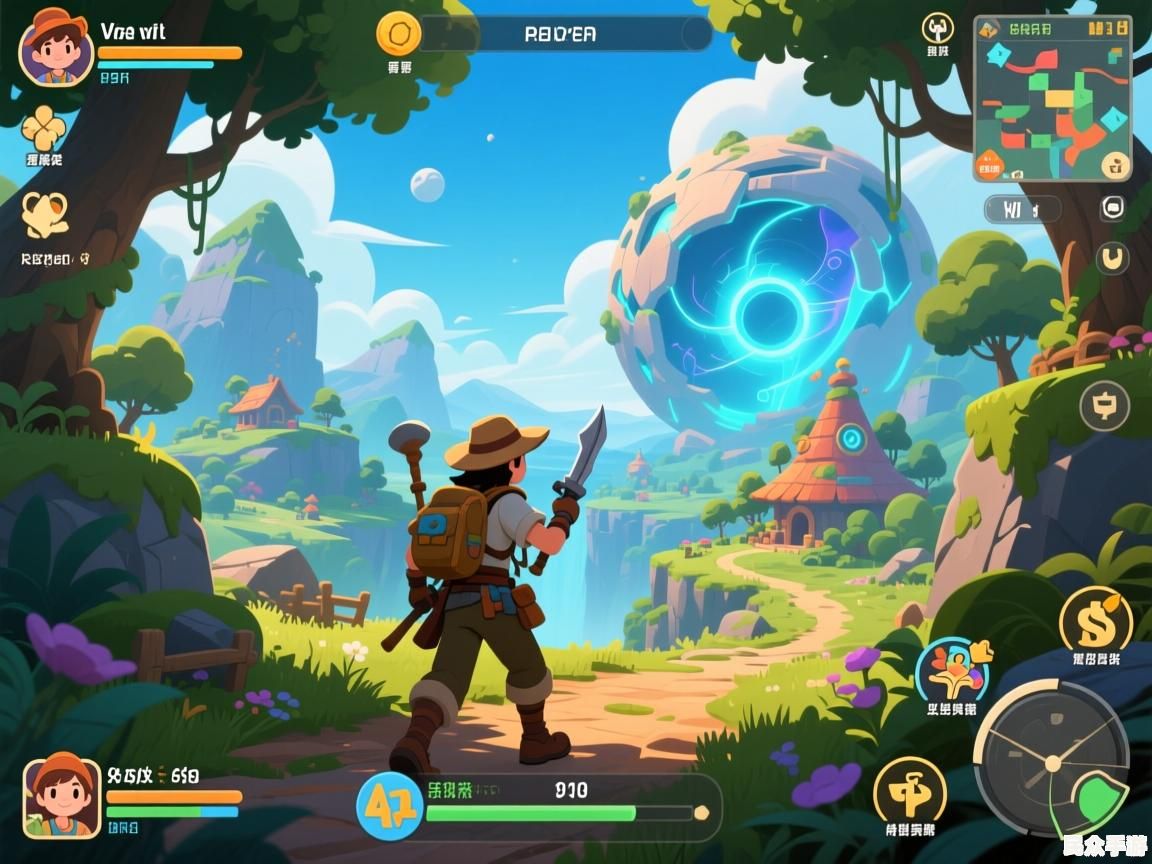Image resolution: width=1152 pixels, height=864 pixels.
Task: Click the pill-shaped button below the minimap
Action: [1021, 209]
